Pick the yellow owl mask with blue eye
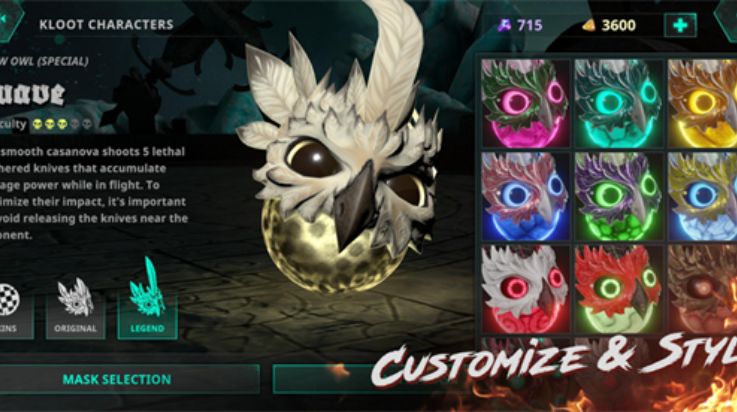Image resolution: width=737 pixels, height=412 pixels. click(x=703, y=194)
